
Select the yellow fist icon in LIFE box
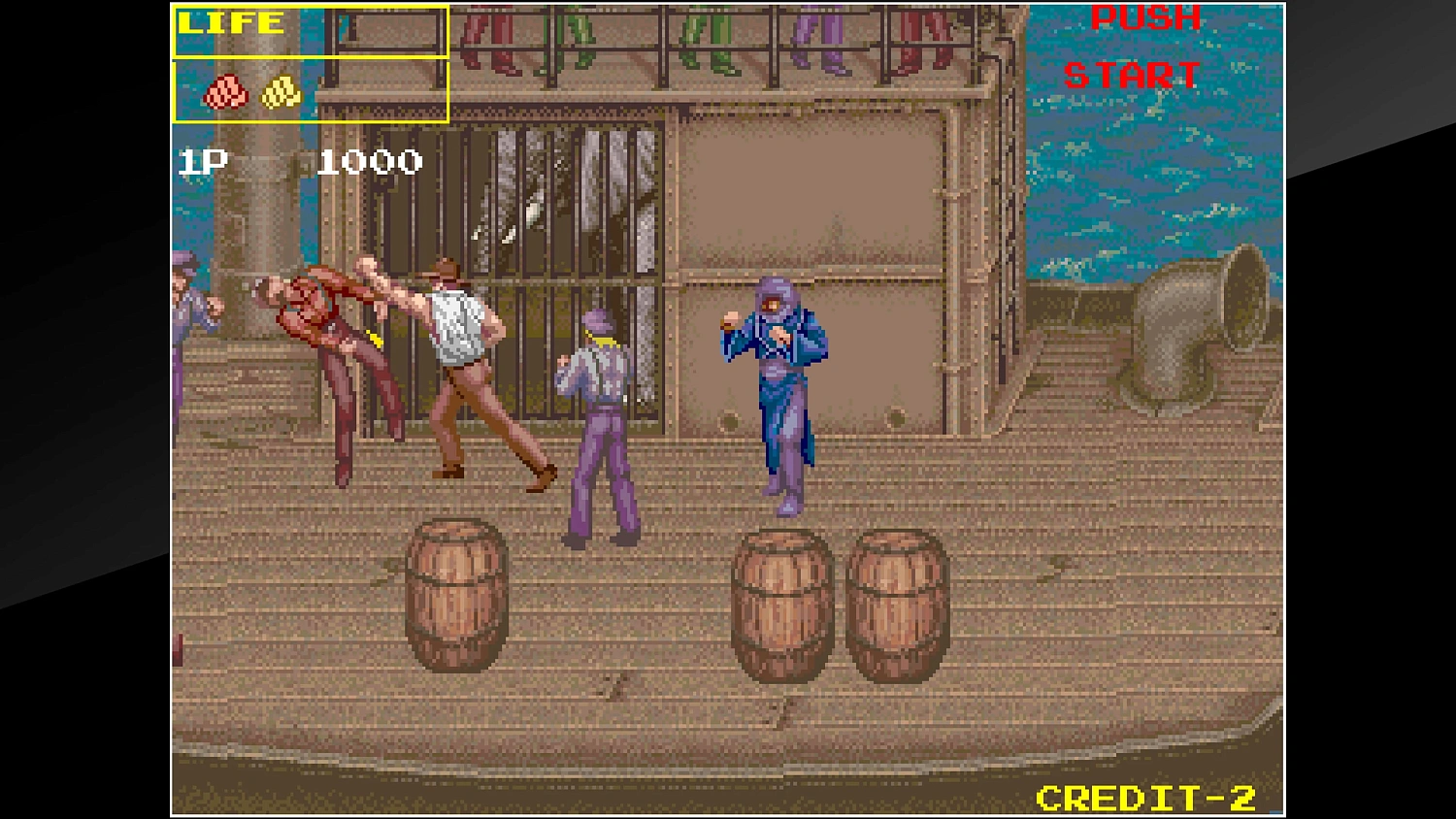point(280,92)
